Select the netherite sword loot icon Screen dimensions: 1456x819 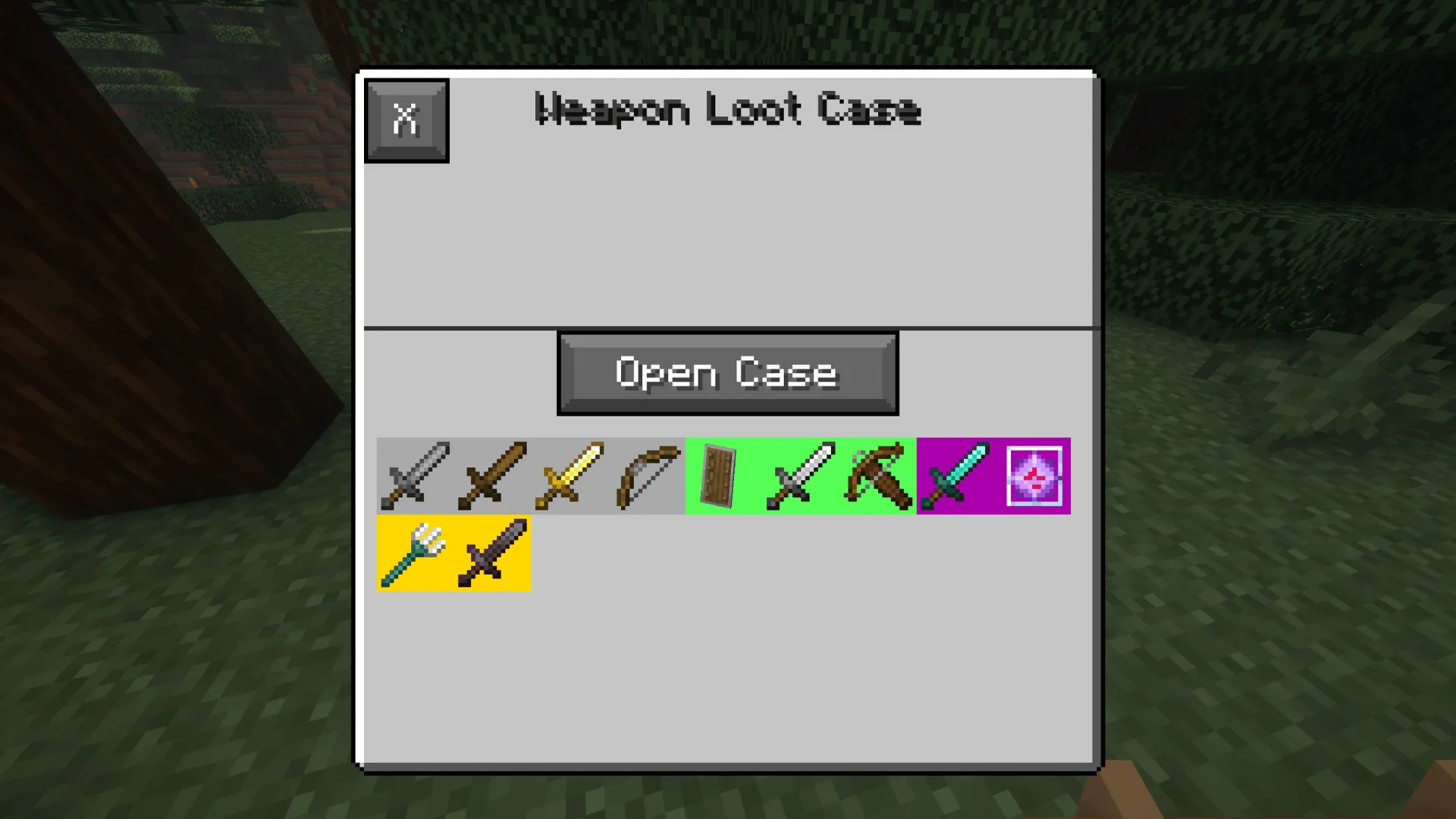(491, 552)
